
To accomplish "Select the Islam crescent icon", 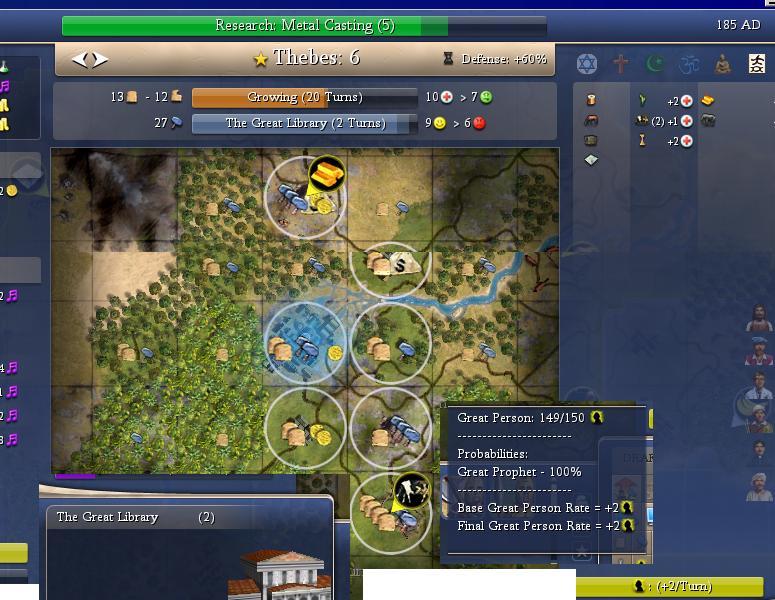I will click(x=655, y=65).
